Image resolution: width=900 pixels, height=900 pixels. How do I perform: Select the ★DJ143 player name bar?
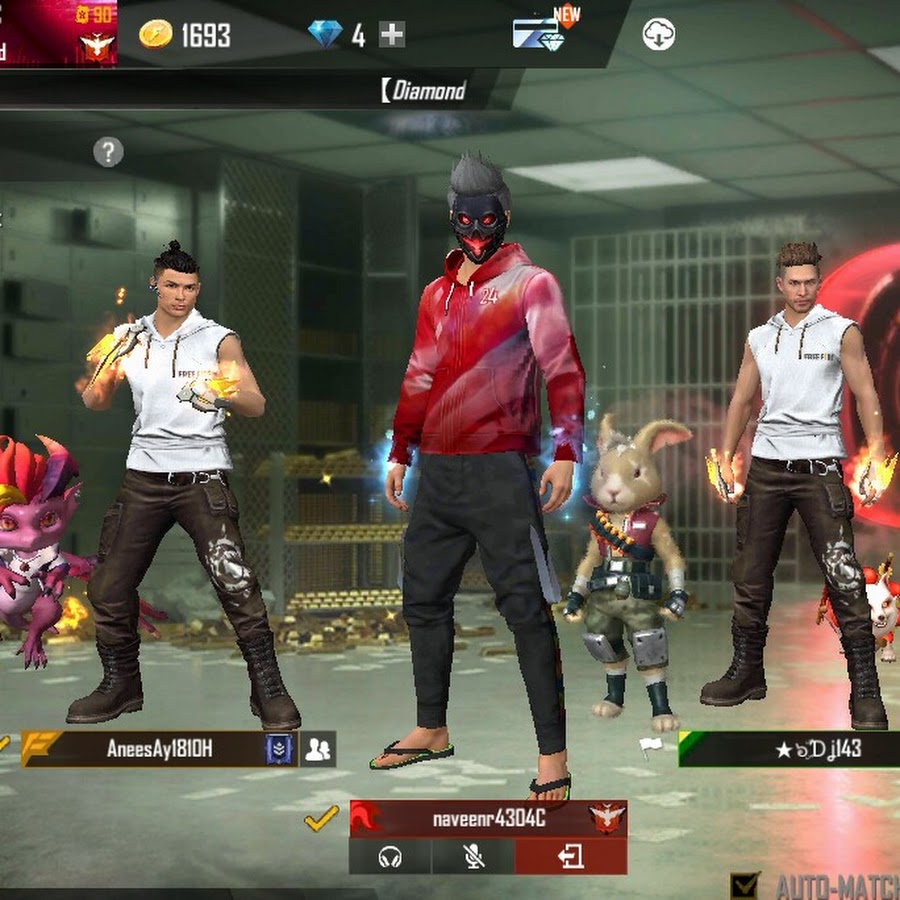[x=790, y=749]
